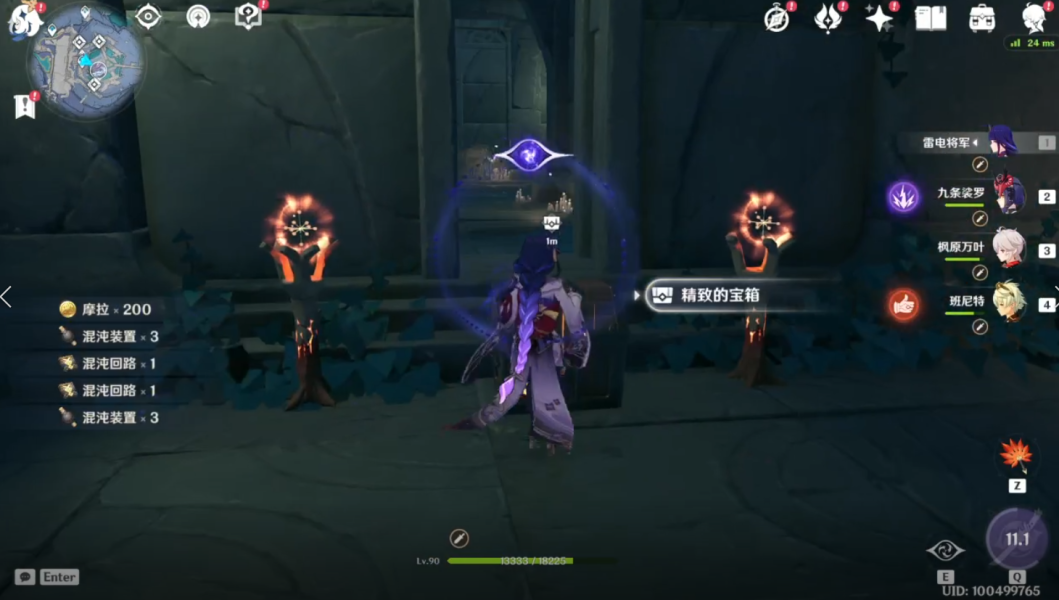Open the Paimon main menu

click(x=24, y=18)
